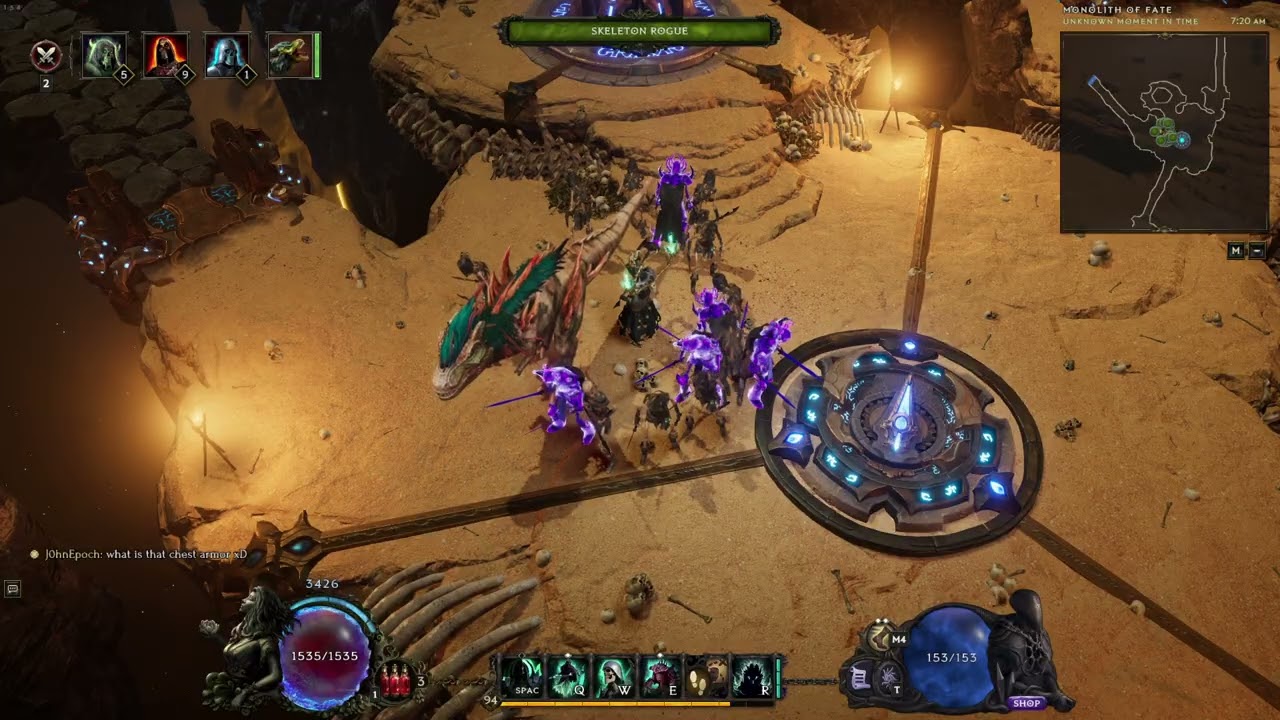This screenshot has width=1280, height=720.
Task: Activate the crimson creature skill bound to E
Action: (x=660, y=677)
